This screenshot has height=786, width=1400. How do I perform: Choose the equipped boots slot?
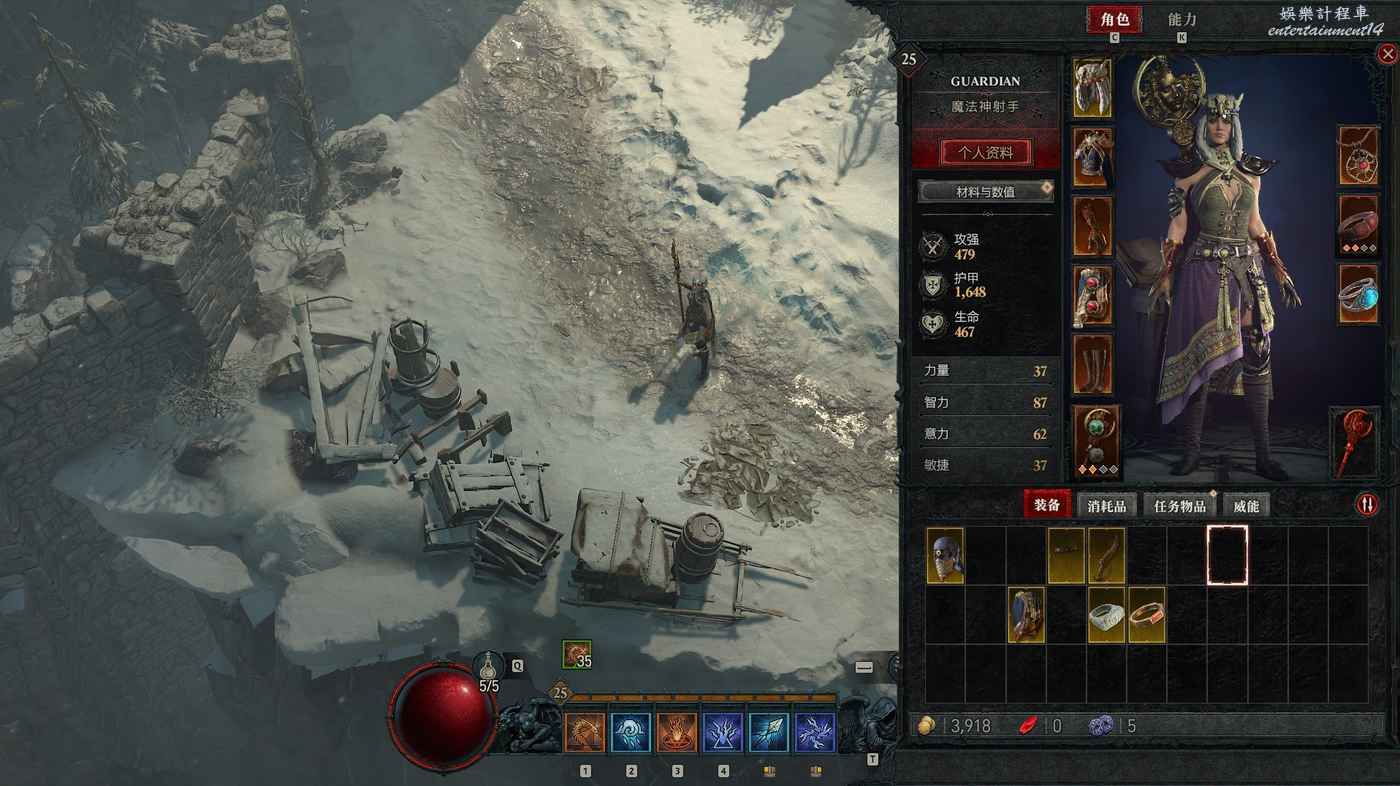pyautogui.click(x=1092, y=364)
